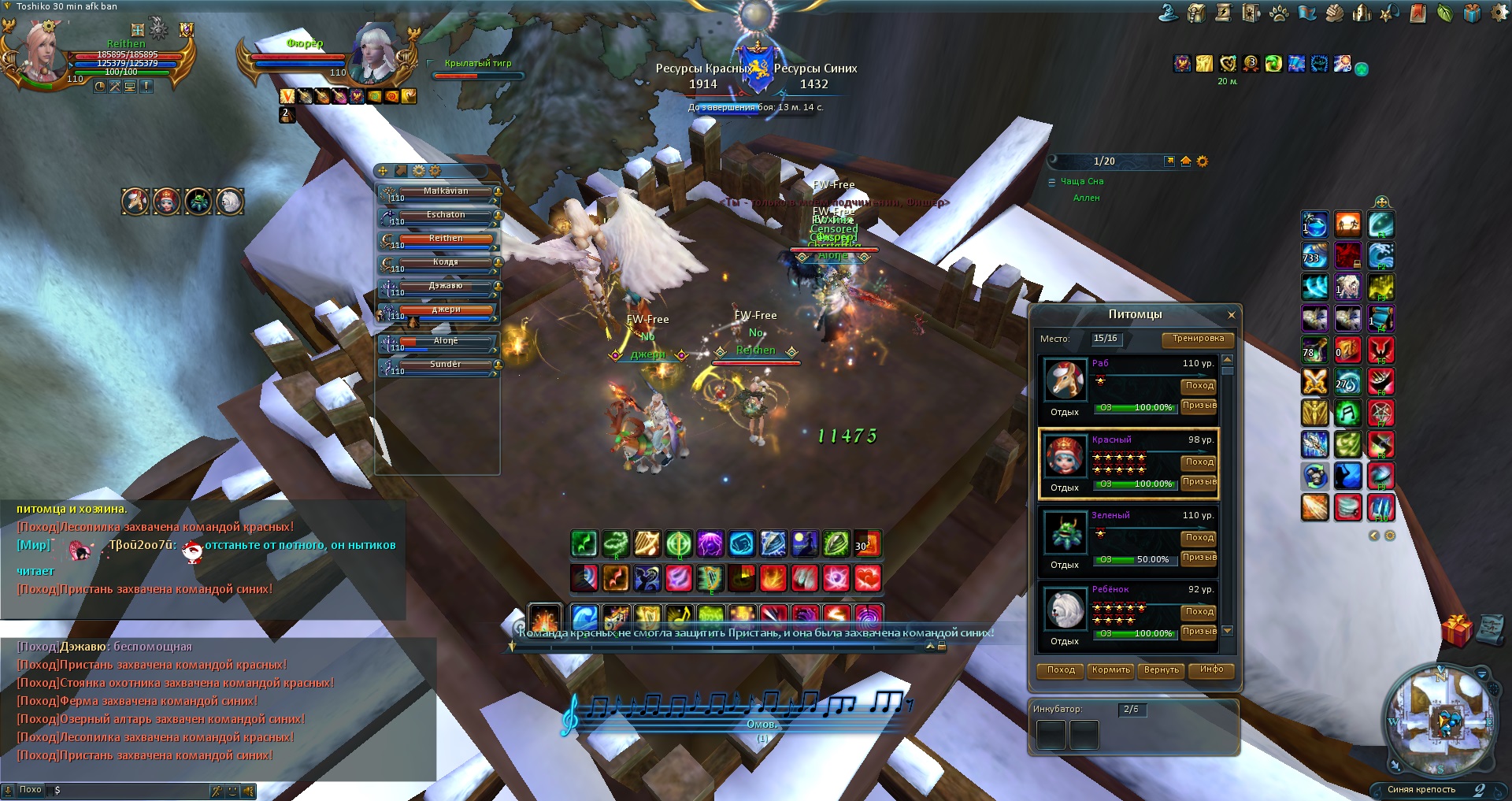The width and height of the screenshot is (1512, 801).
Task: Open the gift box icon
Action: click(1457, 631)
